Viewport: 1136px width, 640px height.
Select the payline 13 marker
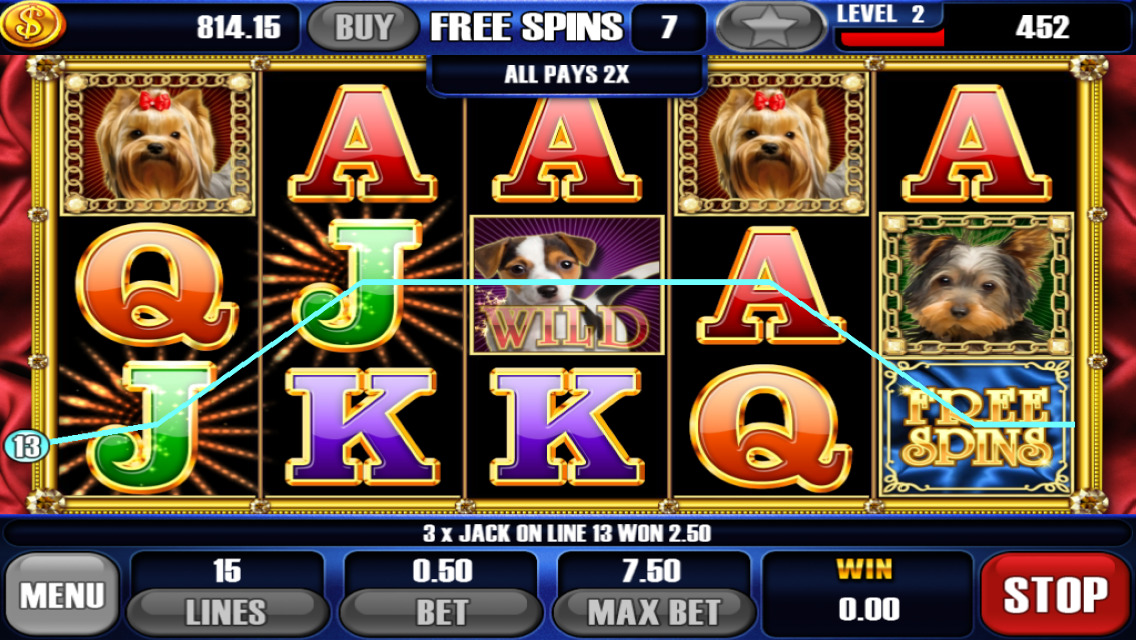[27, 446]
